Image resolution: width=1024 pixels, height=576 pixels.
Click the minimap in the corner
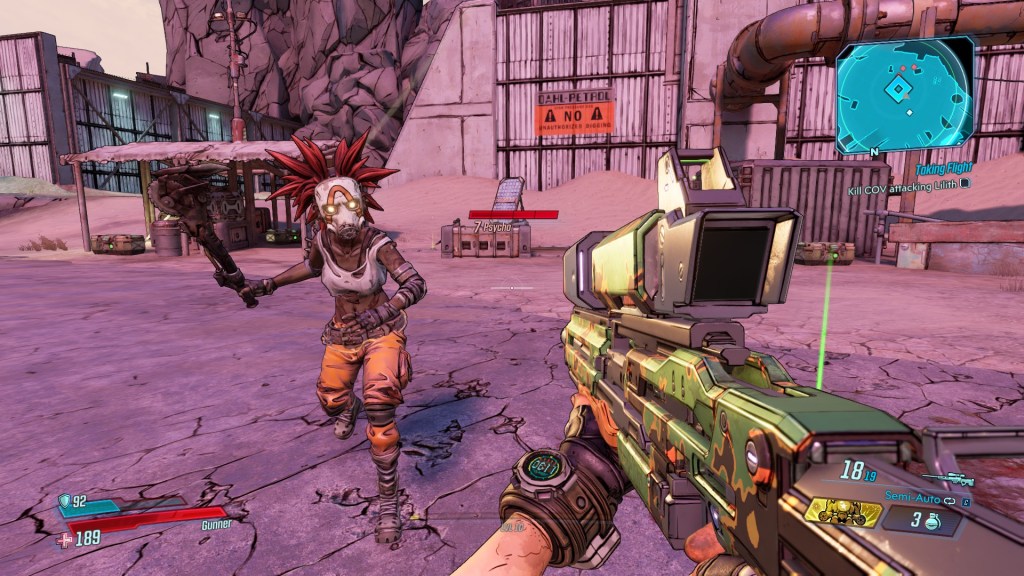tap(905, 95)
